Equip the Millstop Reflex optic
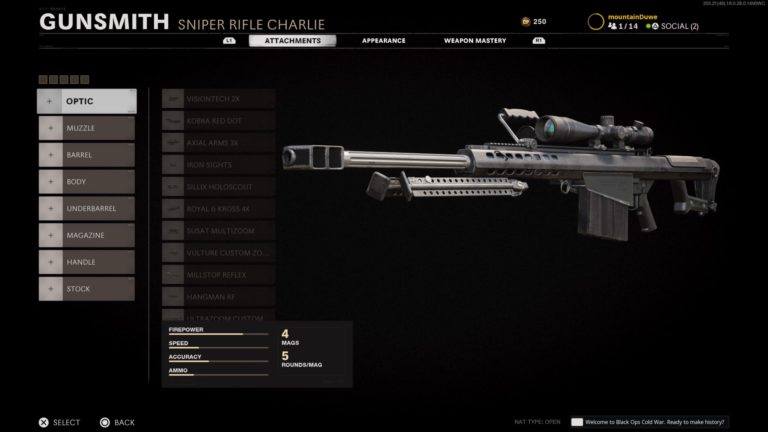This screenshot has height=432, width=768. [x=218, y=275]
